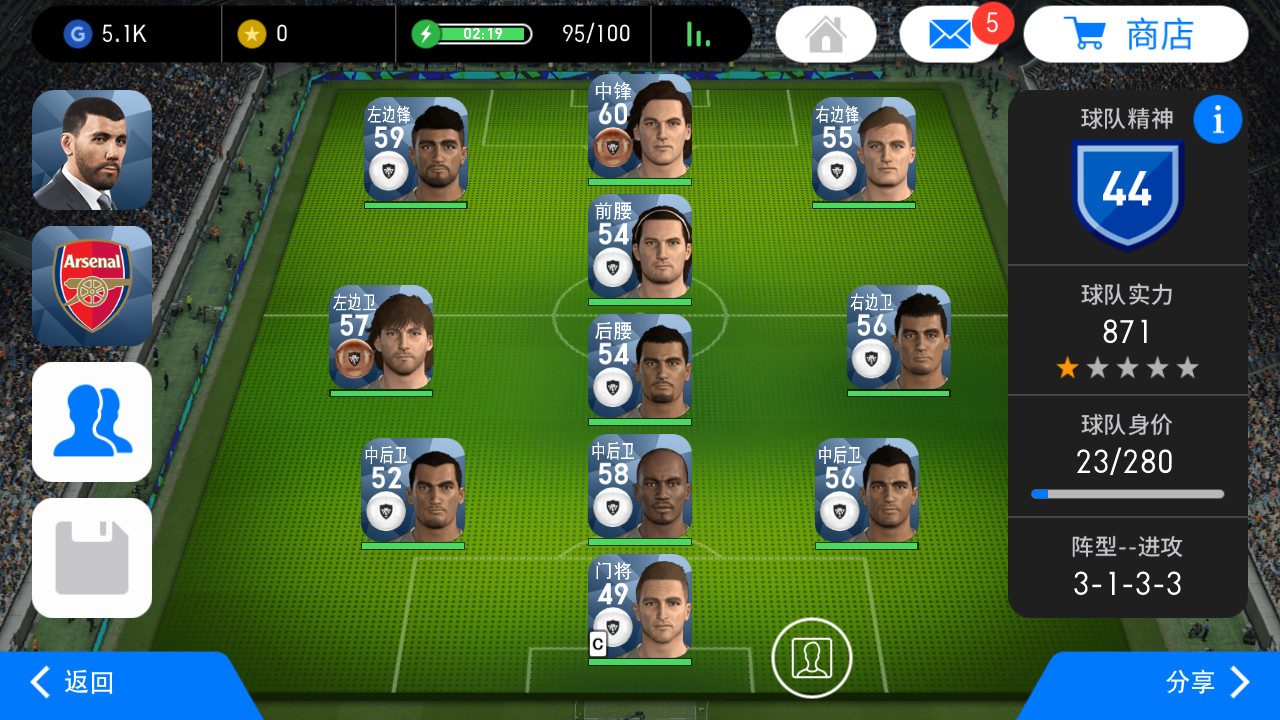Tap the 分享 share button
1280x720 pixels.
pos(1205,683)
